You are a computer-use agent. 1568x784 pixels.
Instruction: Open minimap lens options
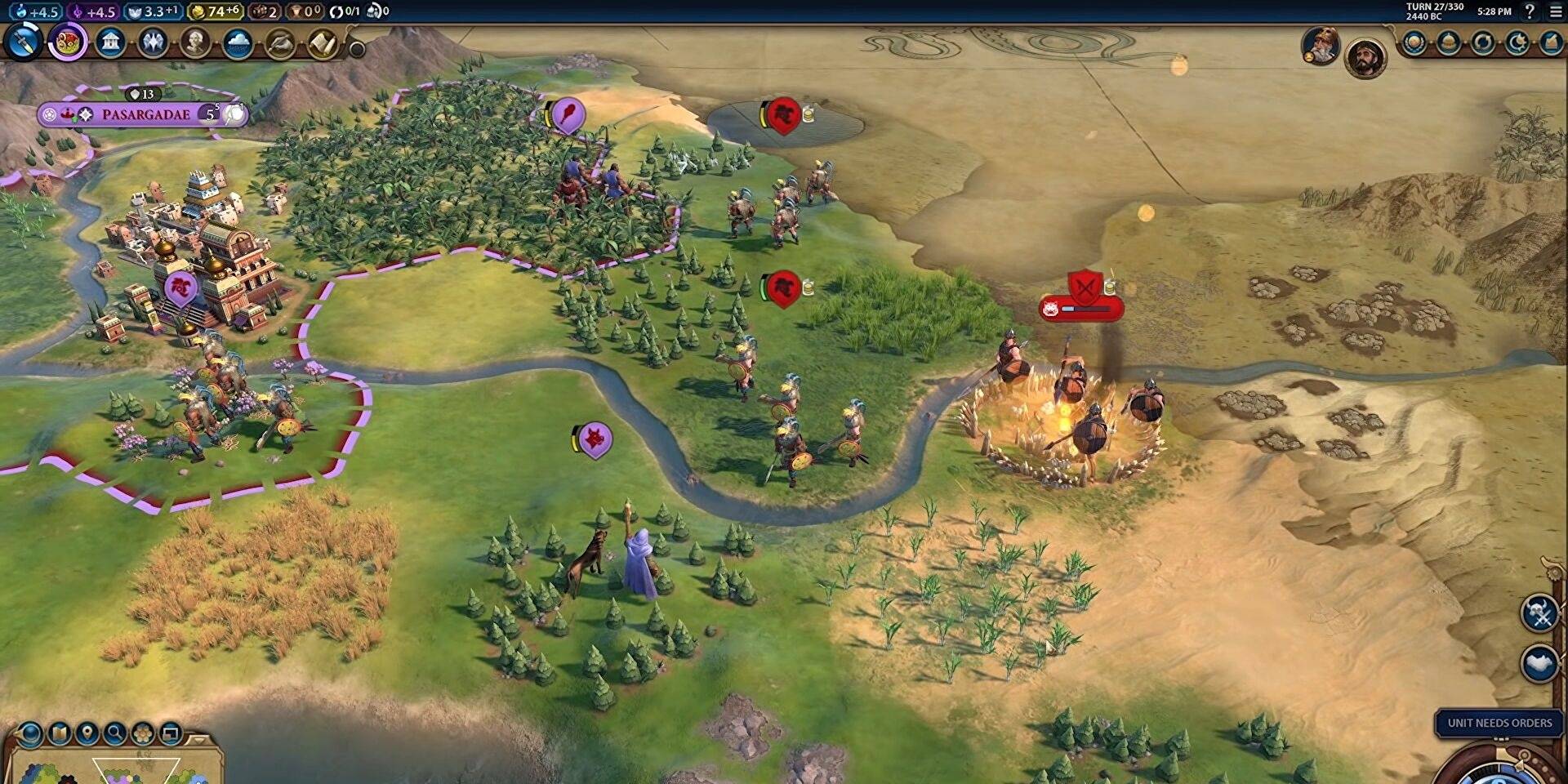point(30,734)
